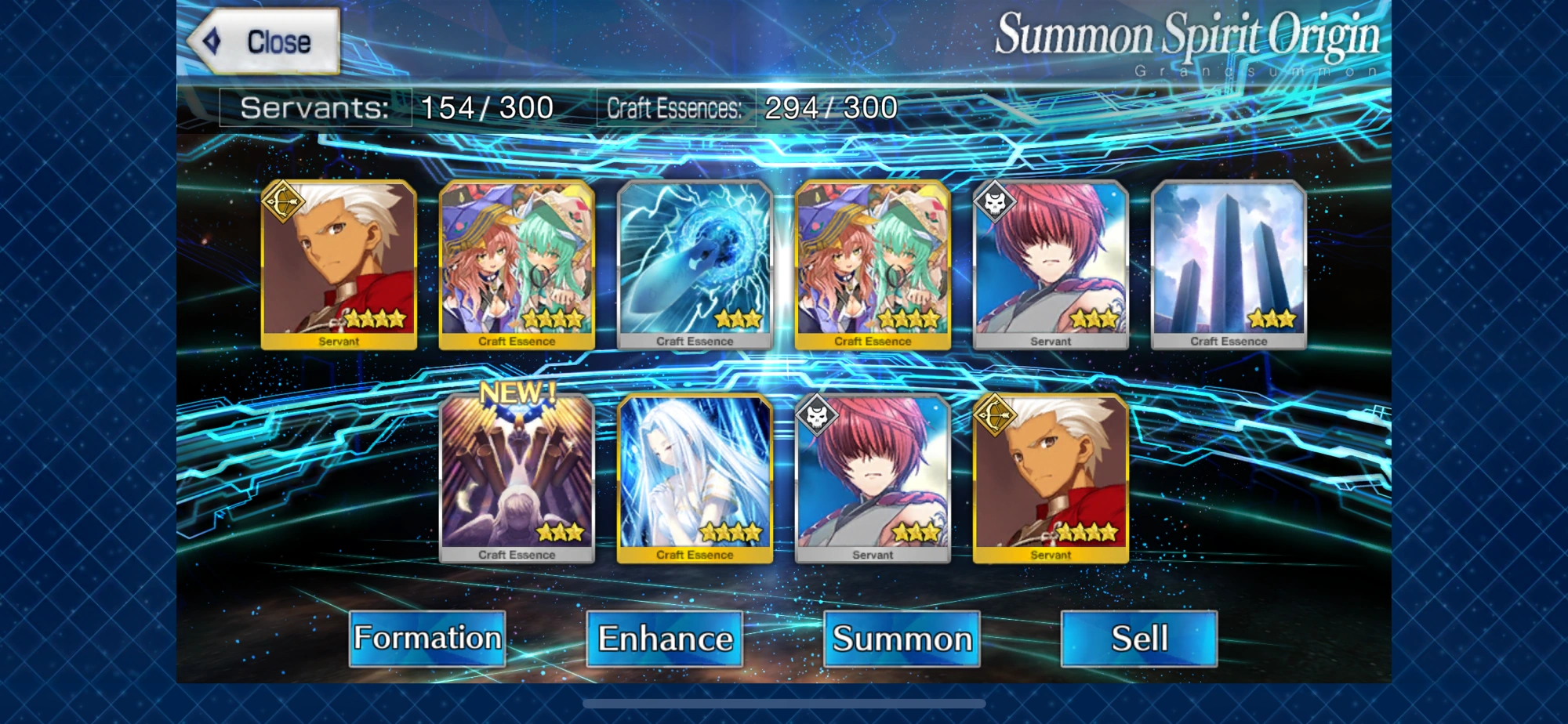
Task: Open the Sell menu
Action: tap(1139, 639)
